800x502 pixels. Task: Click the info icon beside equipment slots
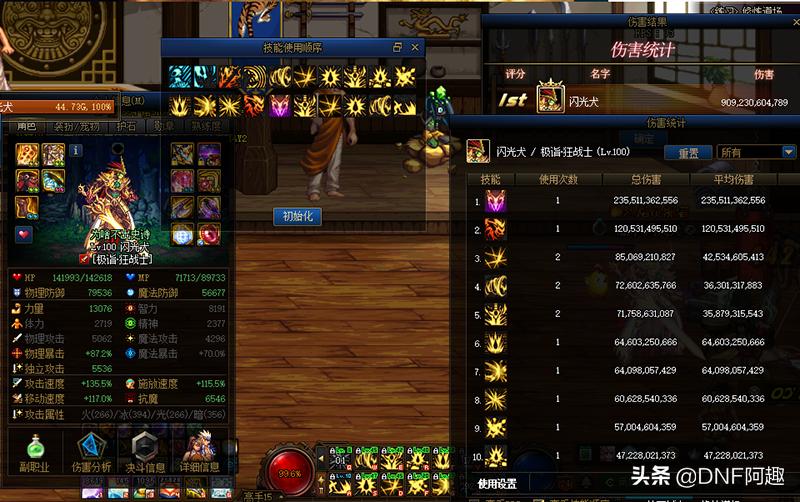75,150
